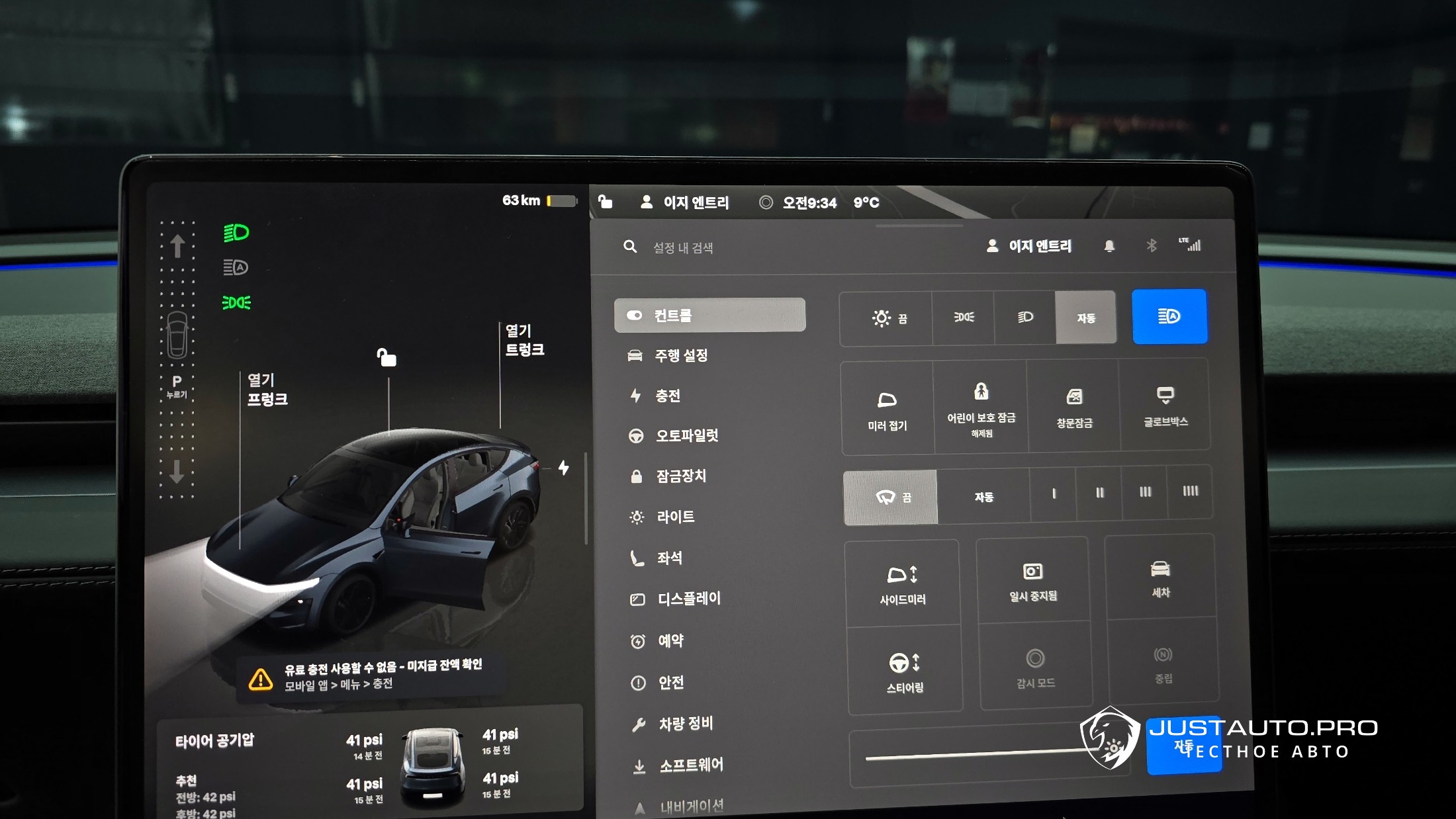Viewport: 1456px width, 819px height.
Task: Adjust 사이드미러 side mirrors
Action: pos(903,583)
